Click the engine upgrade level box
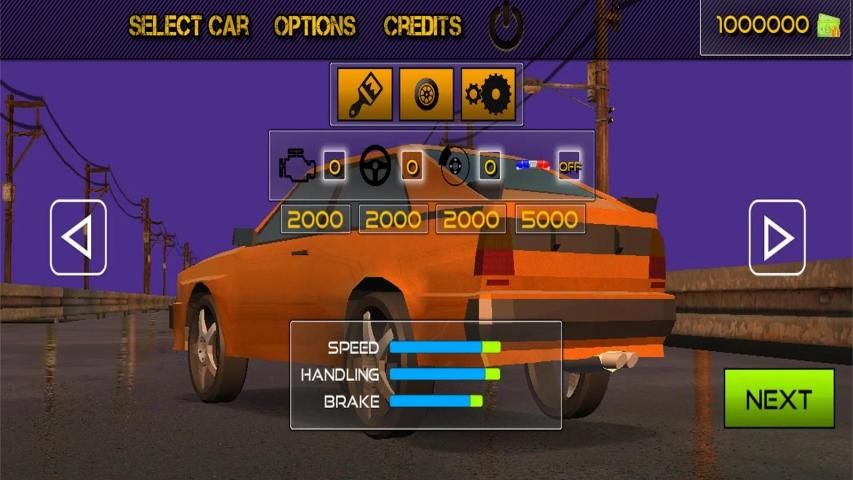Viewport: 853px width, 480px height. [334, 167]
